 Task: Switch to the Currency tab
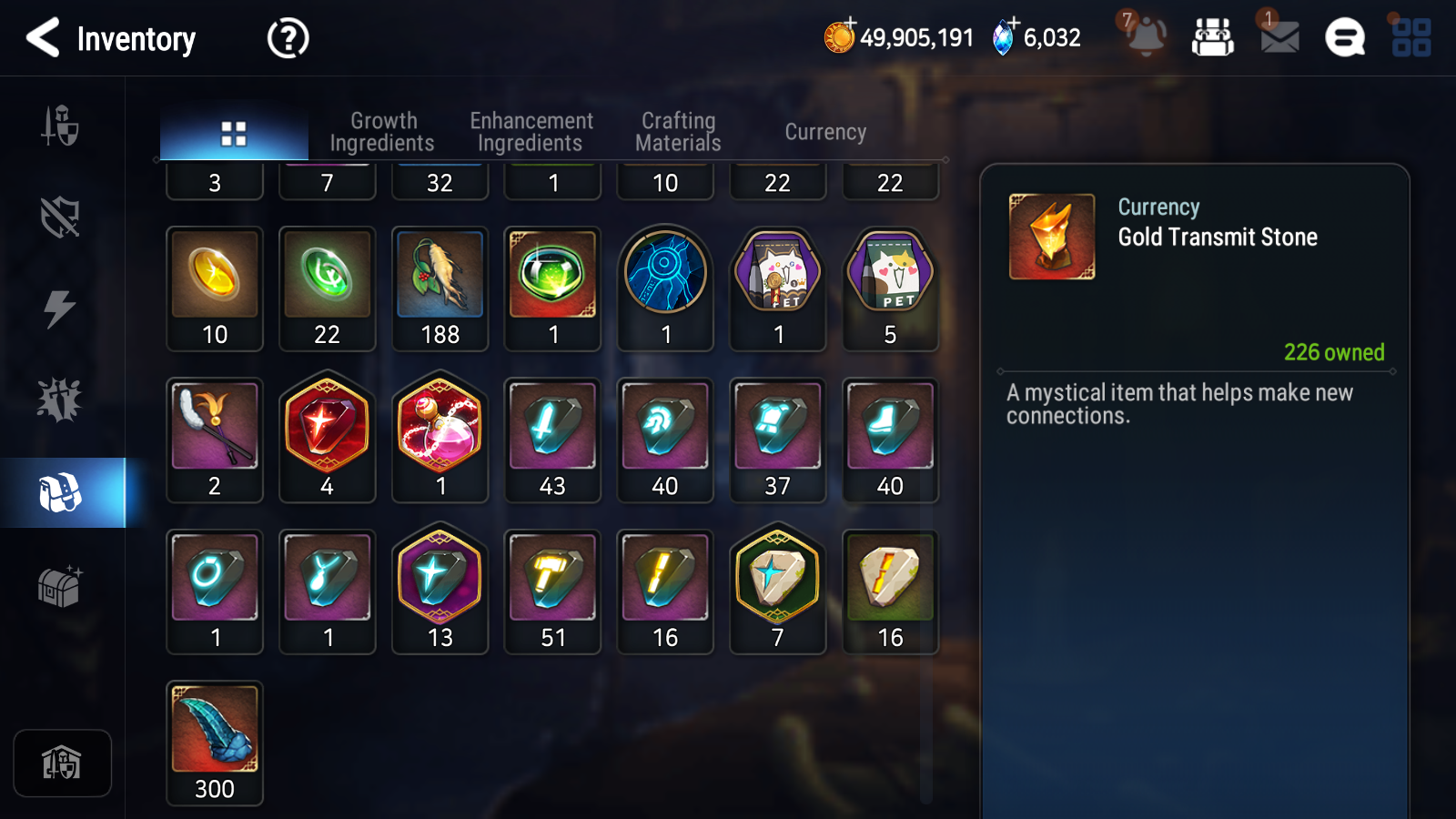pos(824,131)
